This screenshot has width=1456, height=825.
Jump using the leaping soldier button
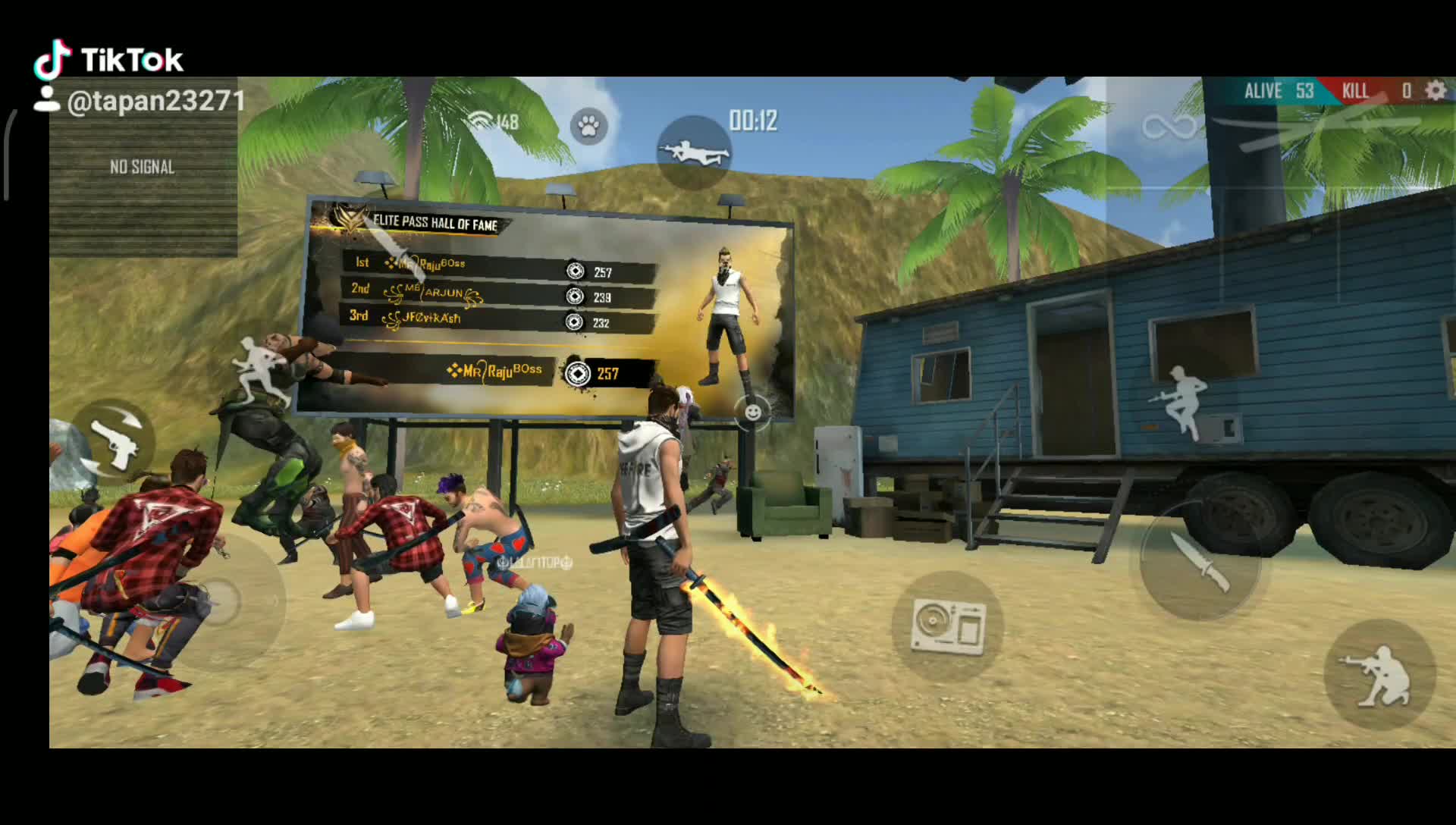[x=1179, y=402]
